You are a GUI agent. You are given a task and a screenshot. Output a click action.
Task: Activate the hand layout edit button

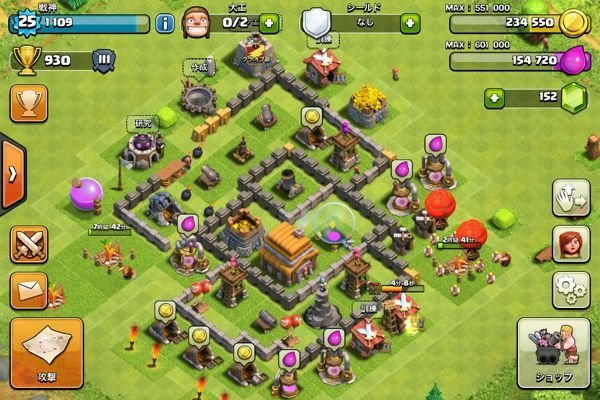point(570,197)
